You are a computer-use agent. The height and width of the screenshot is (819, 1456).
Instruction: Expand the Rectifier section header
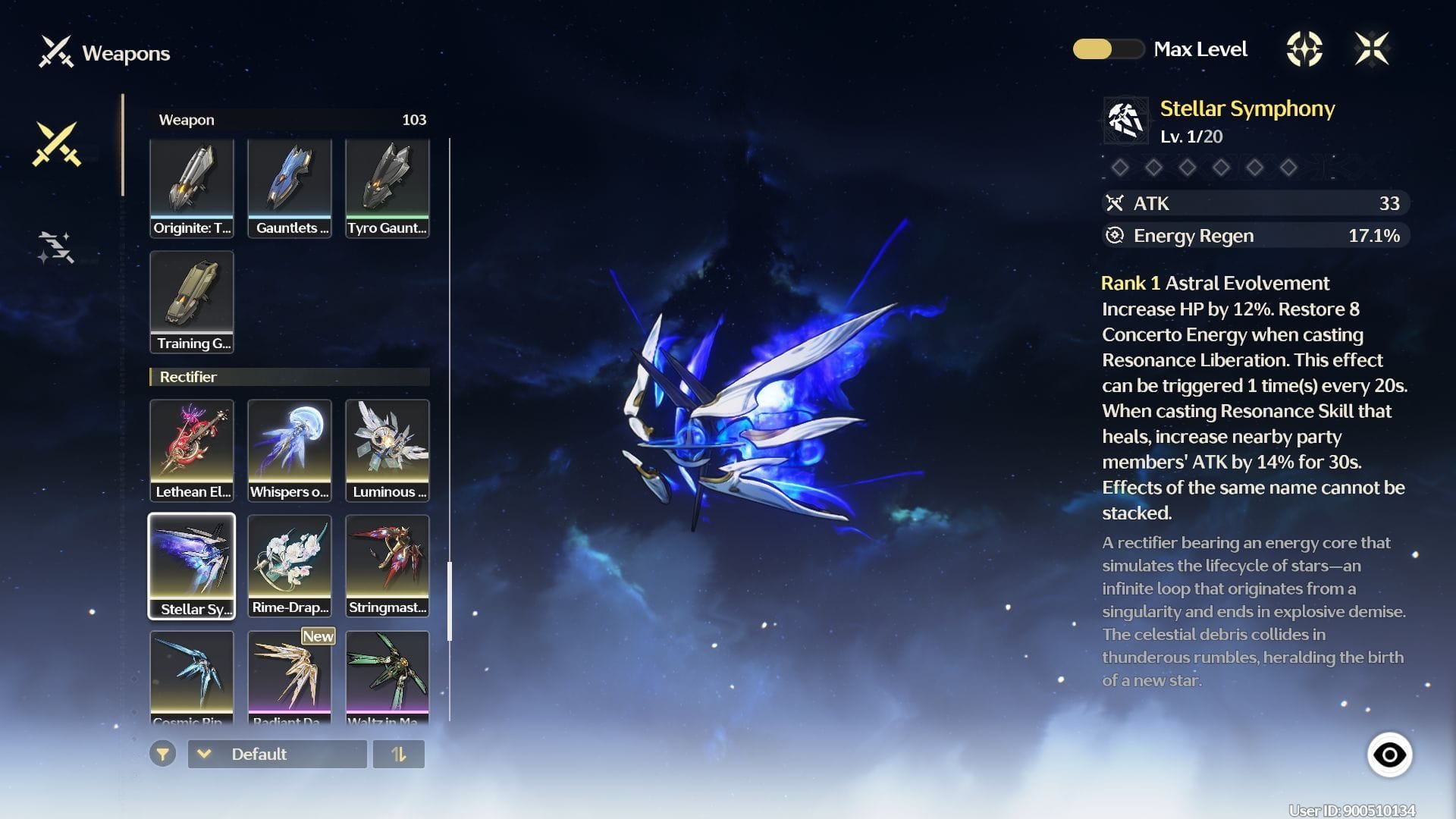(288, 377)
